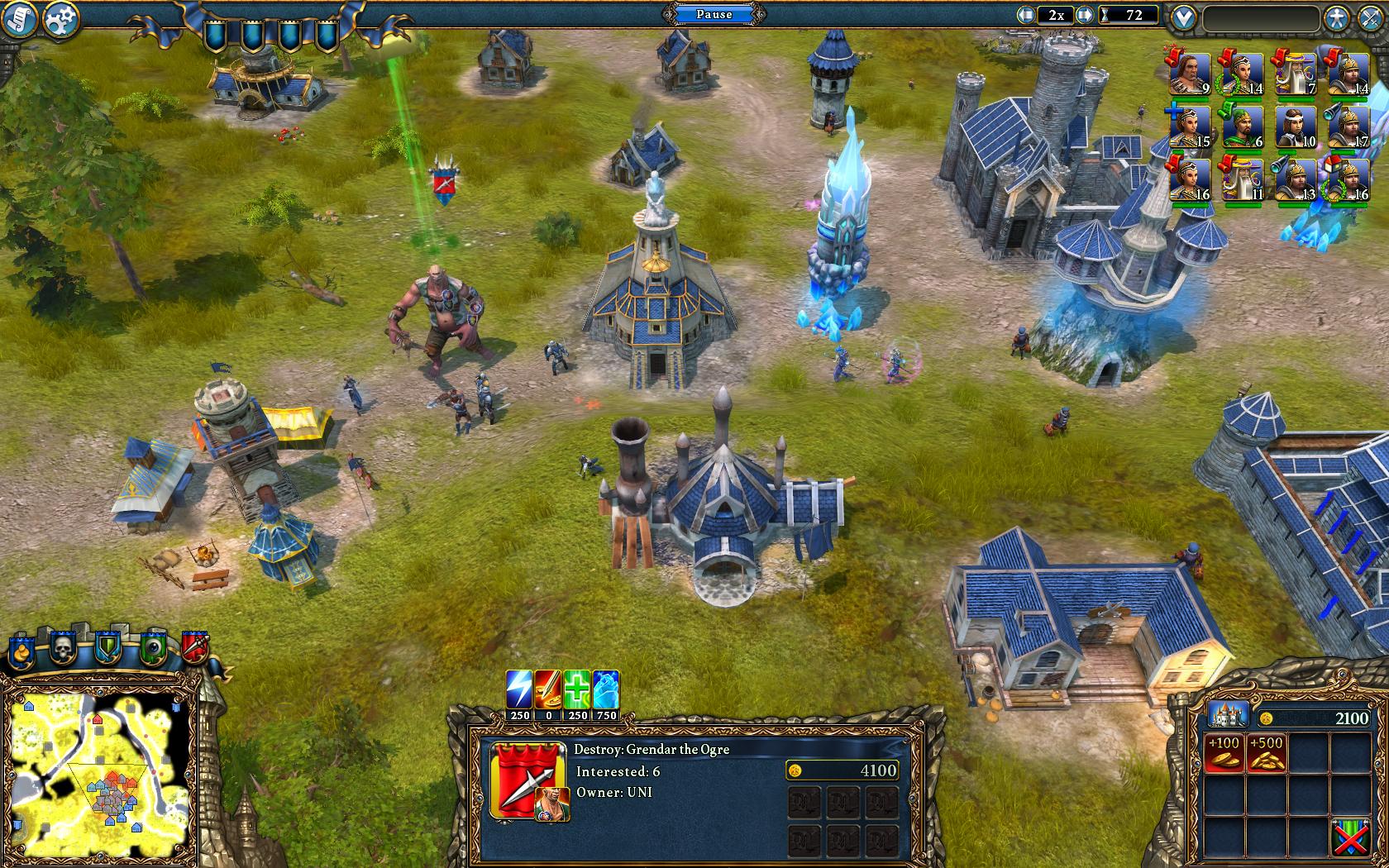Image resolution: width=1389 pixels, height=868 pixels.
Task: Click the Pause button
Action: tap(714, 14)
